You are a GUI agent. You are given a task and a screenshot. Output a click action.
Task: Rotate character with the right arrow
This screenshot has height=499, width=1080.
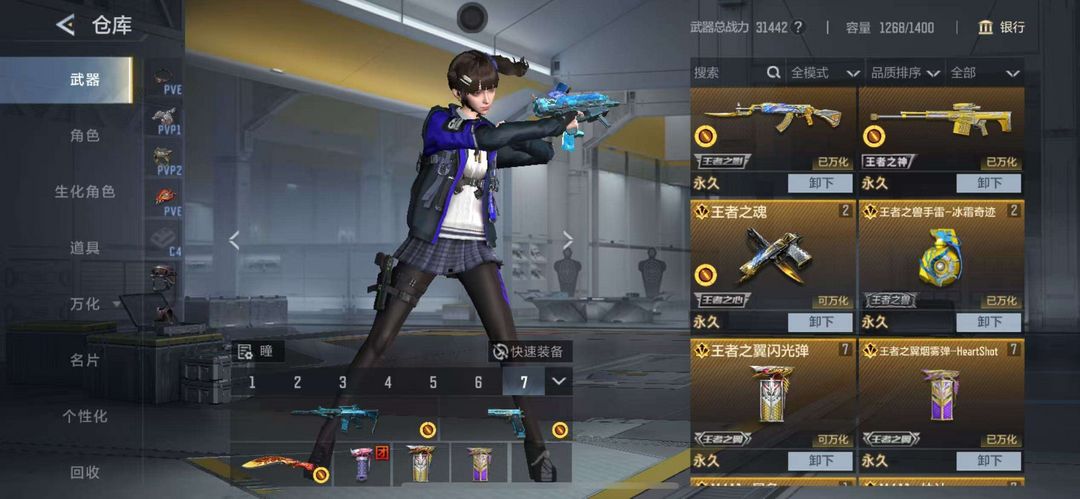pos(567,240)
